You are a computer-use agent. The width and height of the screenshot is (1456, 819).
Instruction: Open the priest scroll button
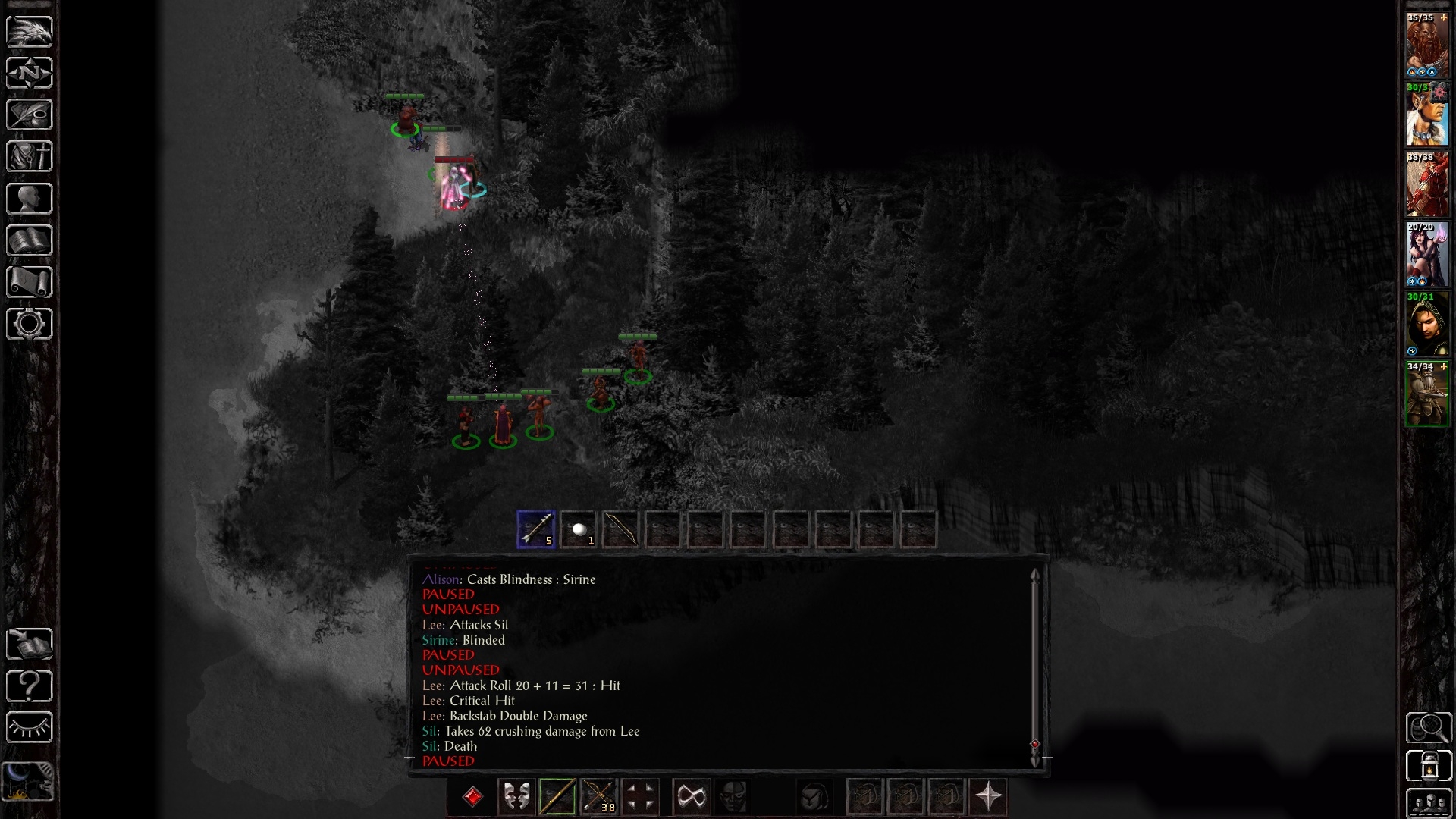[30, 282]
